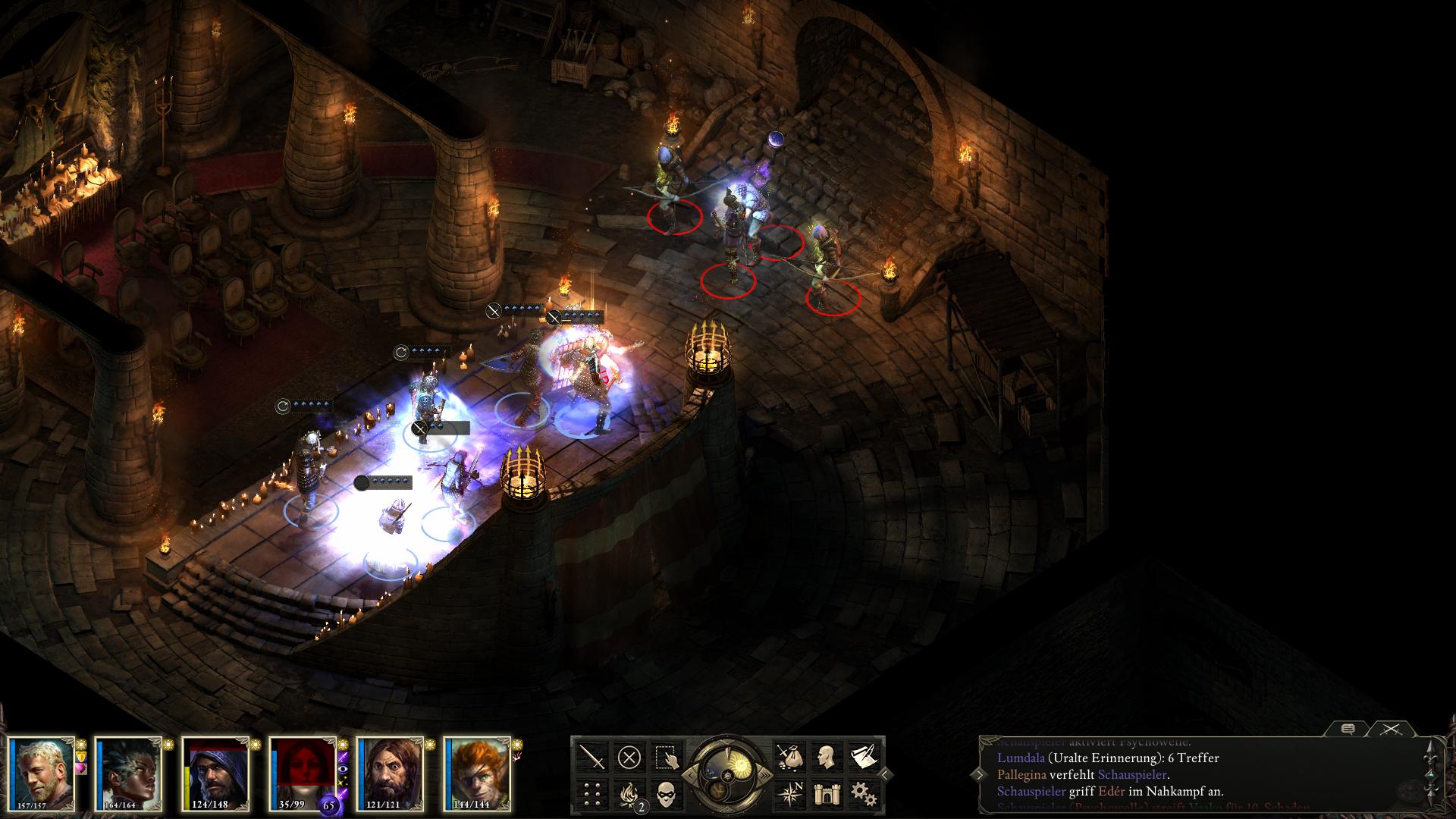Open the options gears icon
1456x819 pixels.
pyautogui.click(x=861, y=793)
